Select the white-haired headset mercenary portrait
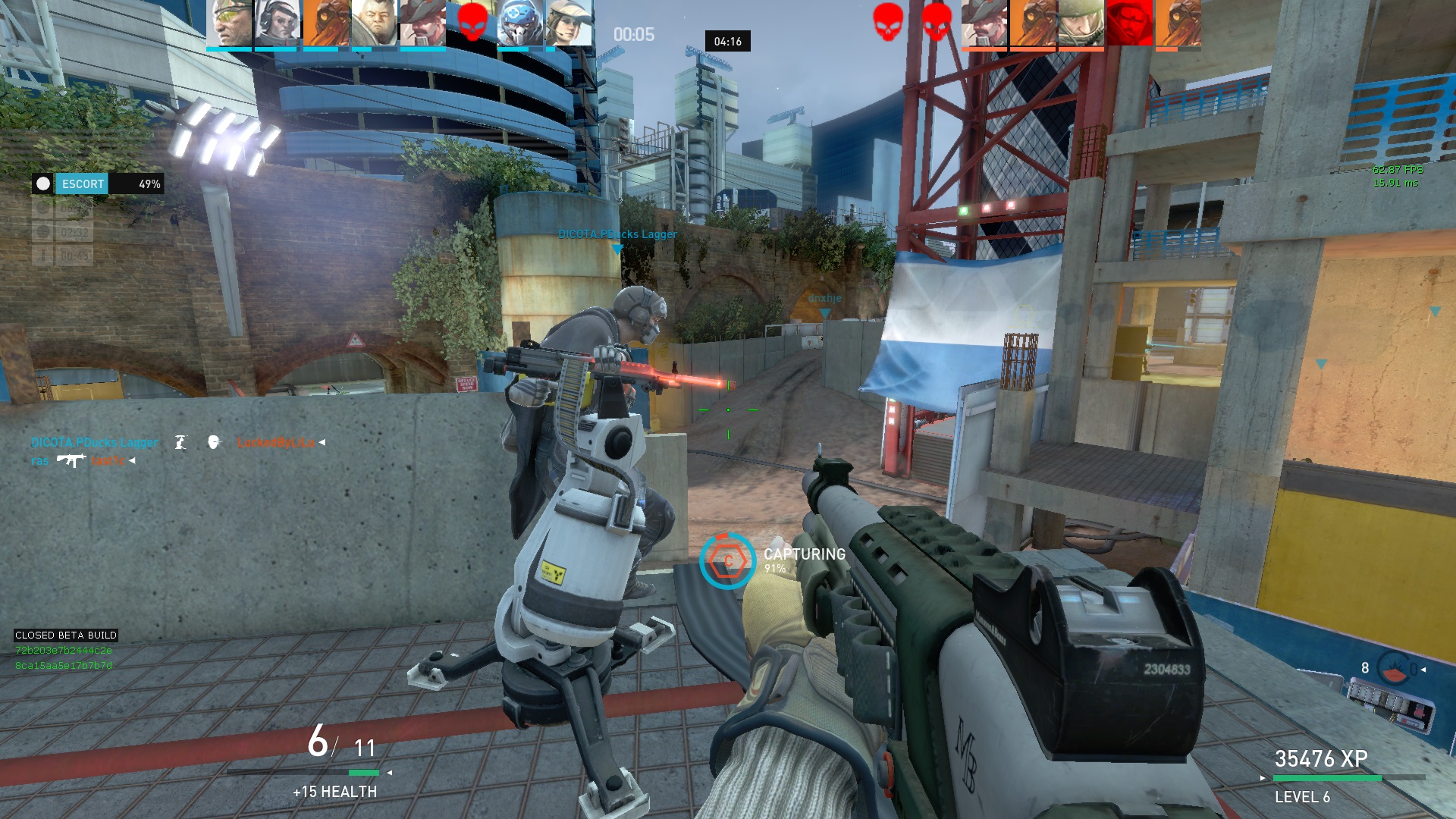Screen dimensions: 1456x819 click(x=276, y=24)
